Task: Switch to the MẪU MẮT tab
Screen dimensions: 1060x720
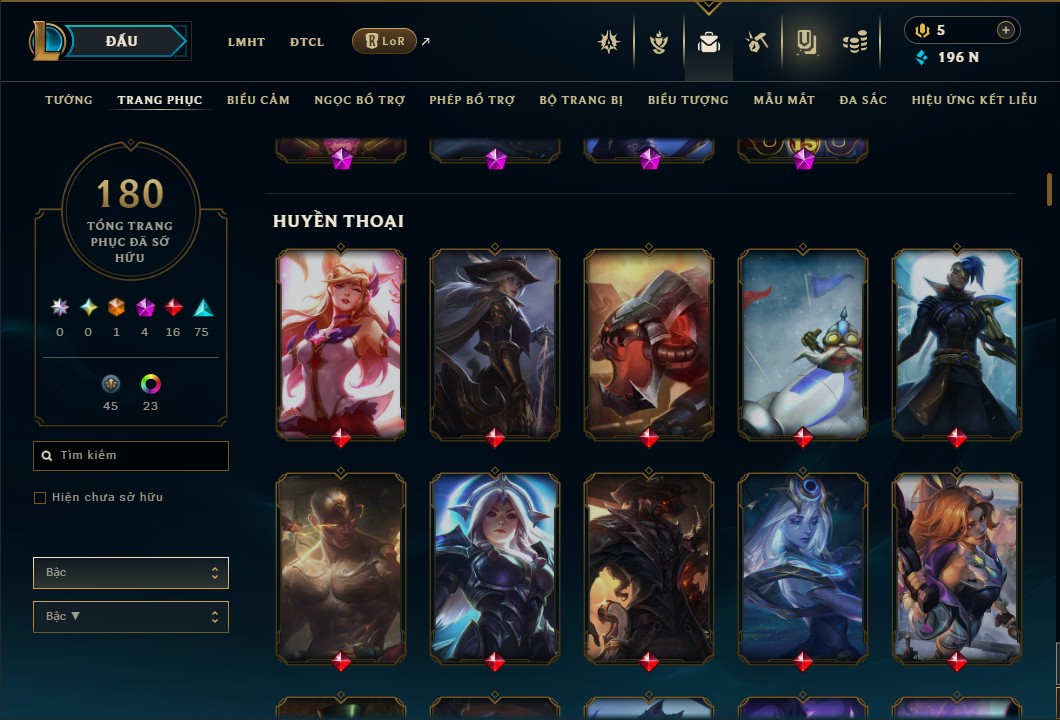Action: [x=784, y=100]
